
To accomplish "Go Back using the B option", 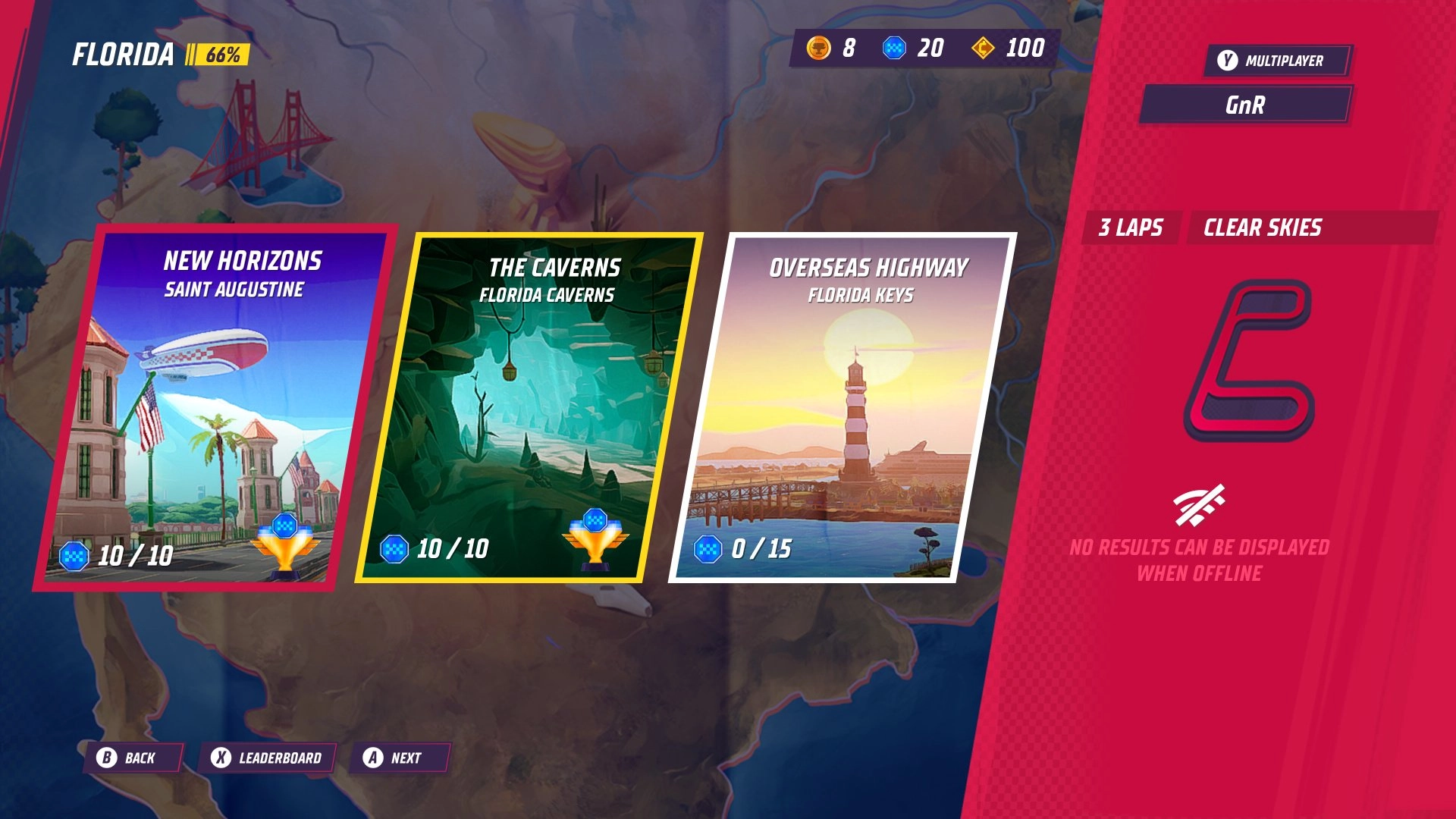I will 133,757.
